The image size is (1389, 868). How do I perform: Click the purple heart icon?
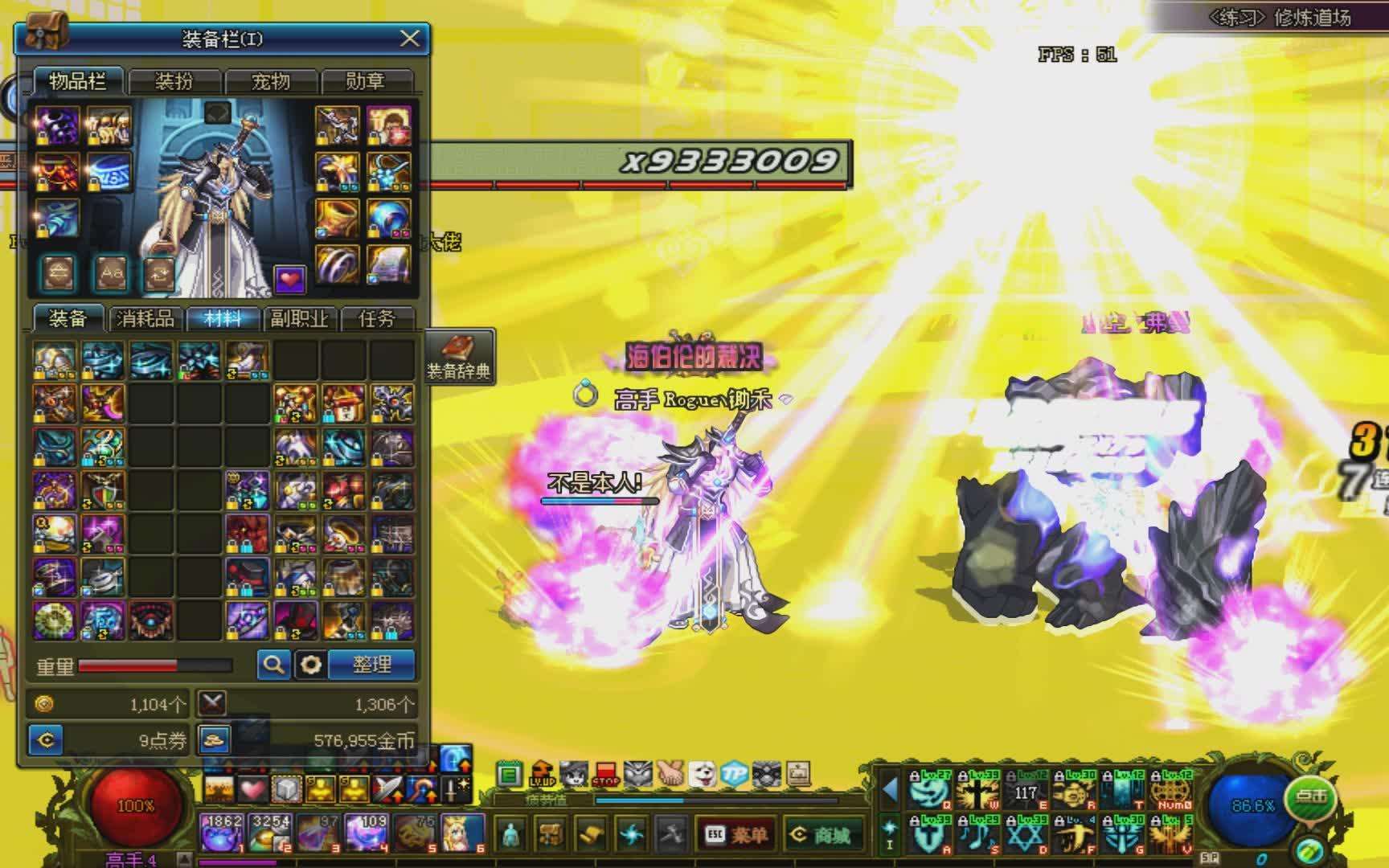(290, 279)
